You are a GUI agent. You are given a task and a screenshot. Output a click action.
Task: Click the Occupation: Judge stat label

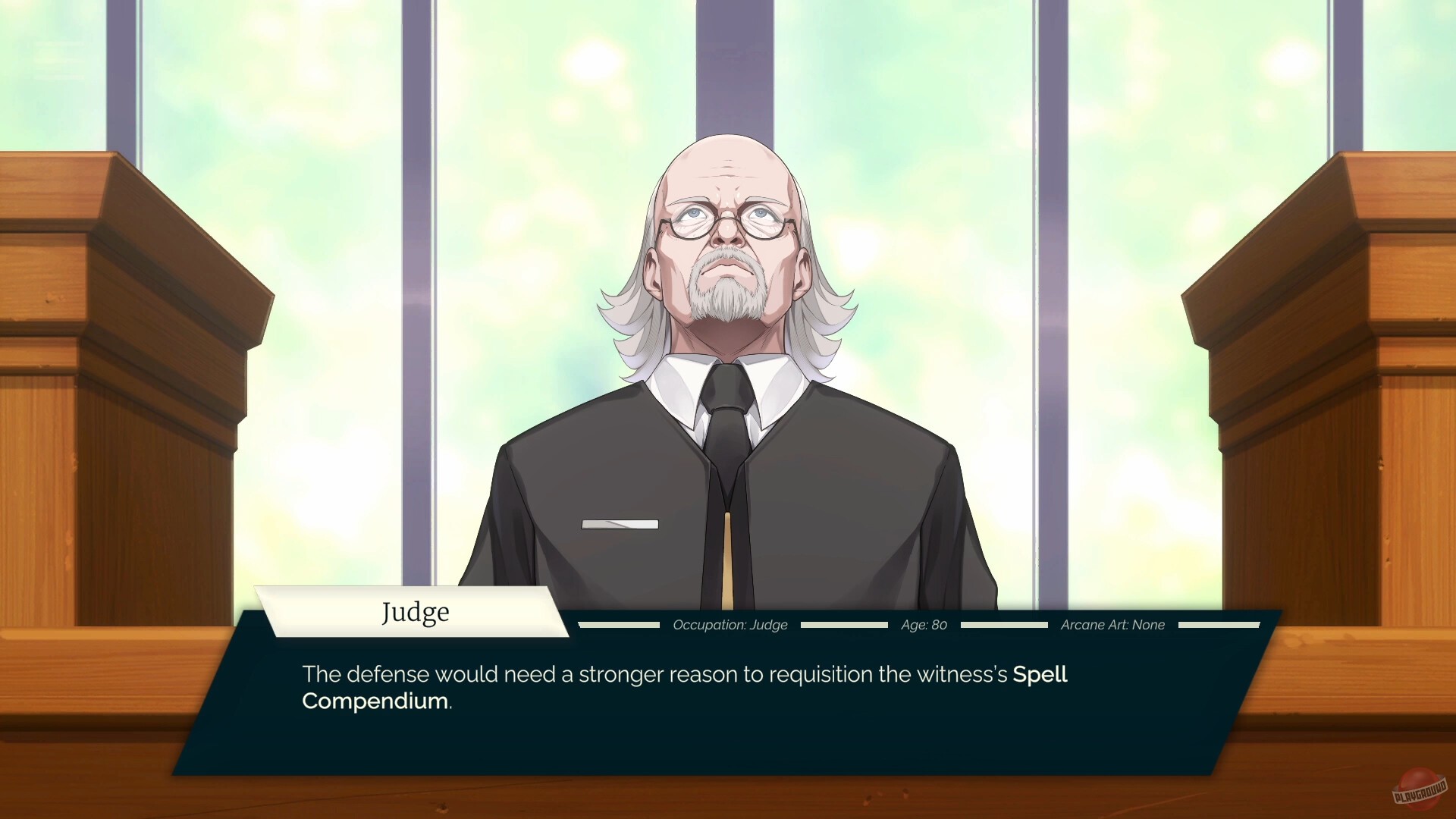tap(730, 625)
